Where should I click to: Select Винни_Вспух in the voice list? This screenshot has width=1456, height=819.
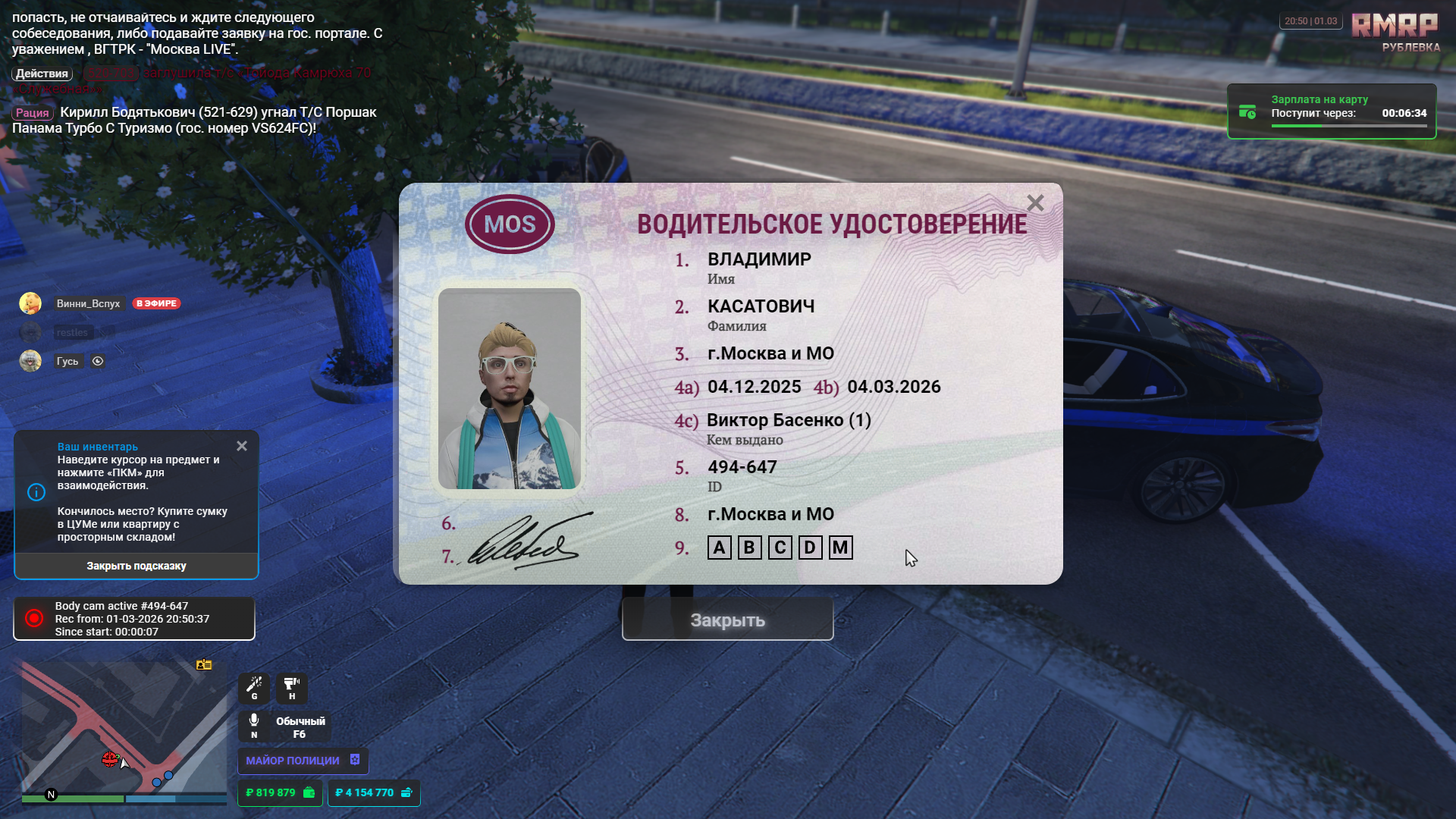click(88, 303)
